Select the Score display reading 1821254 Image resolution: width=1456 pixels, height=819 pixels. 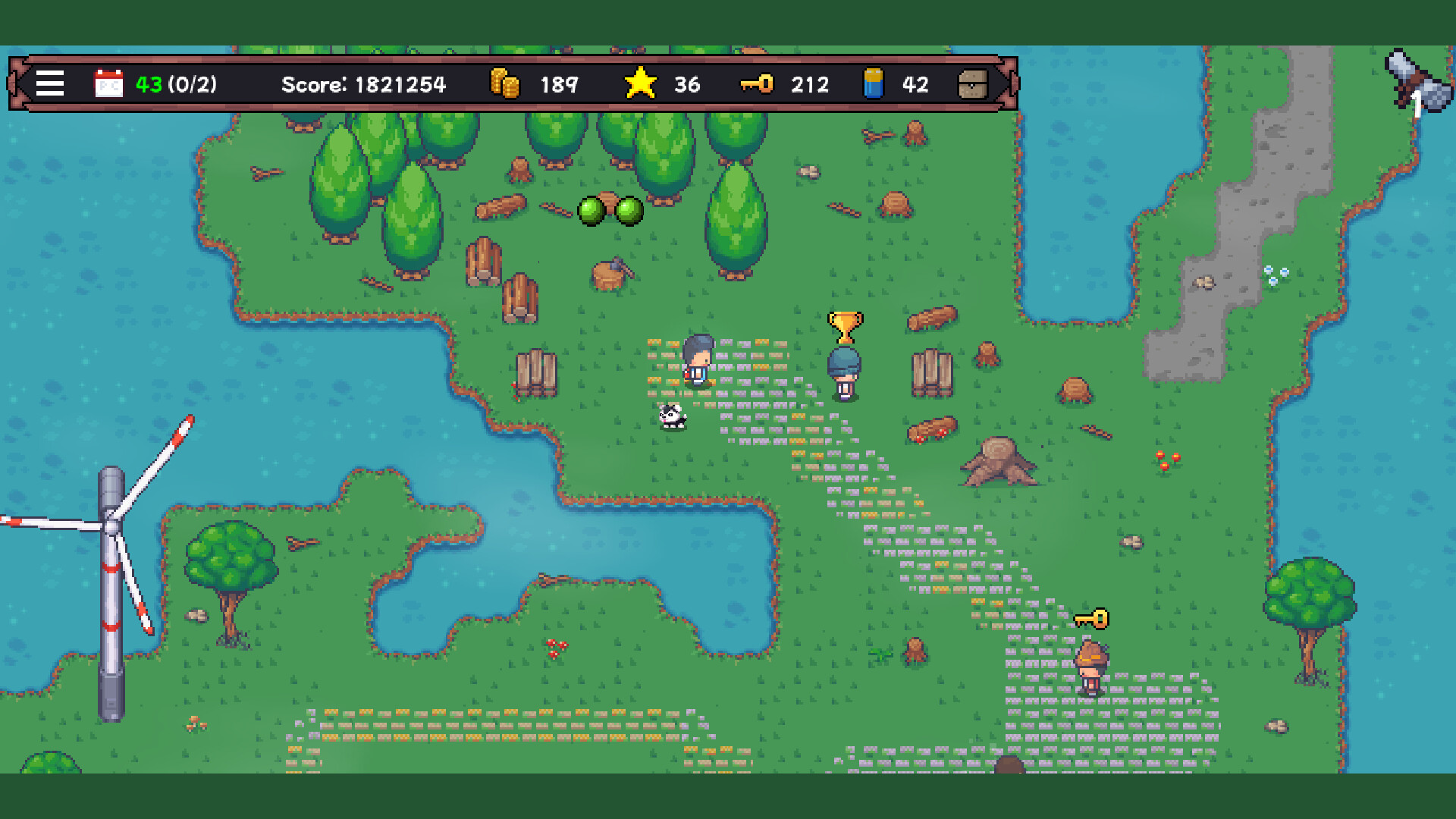(x=363, y=85)
